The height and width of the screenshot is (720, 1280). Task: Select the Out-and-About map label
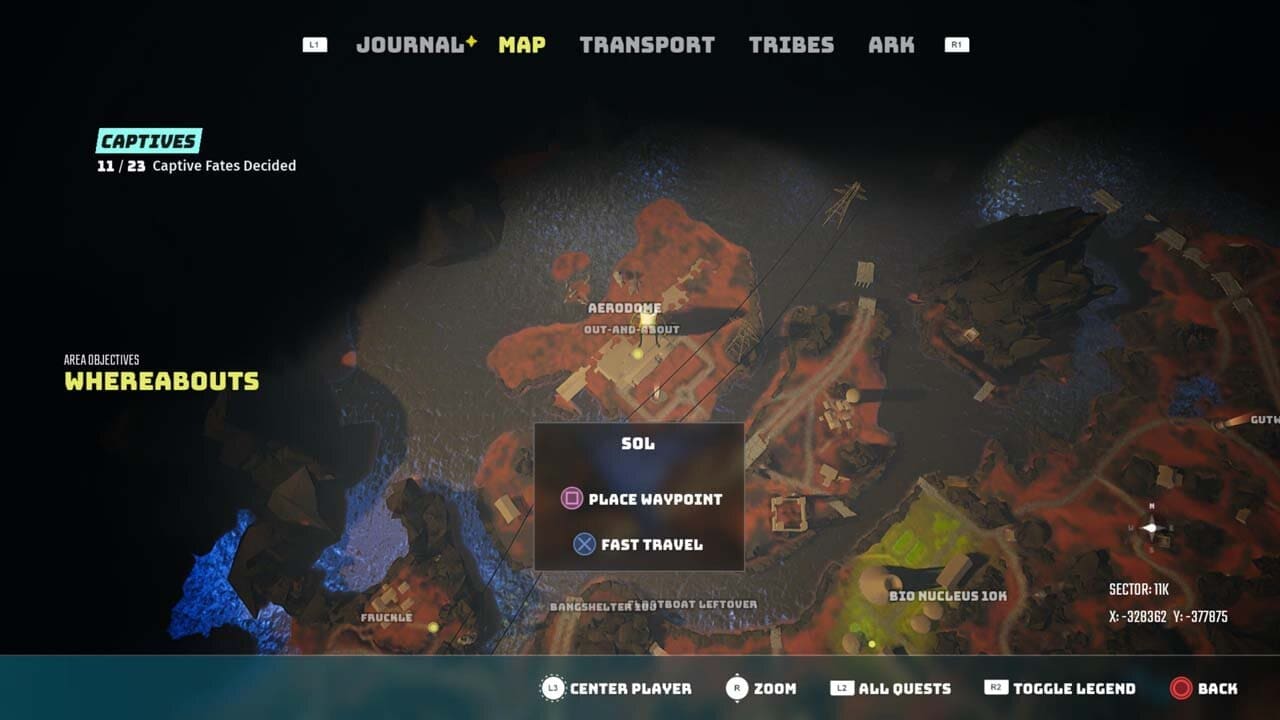[x=631, y=329]
